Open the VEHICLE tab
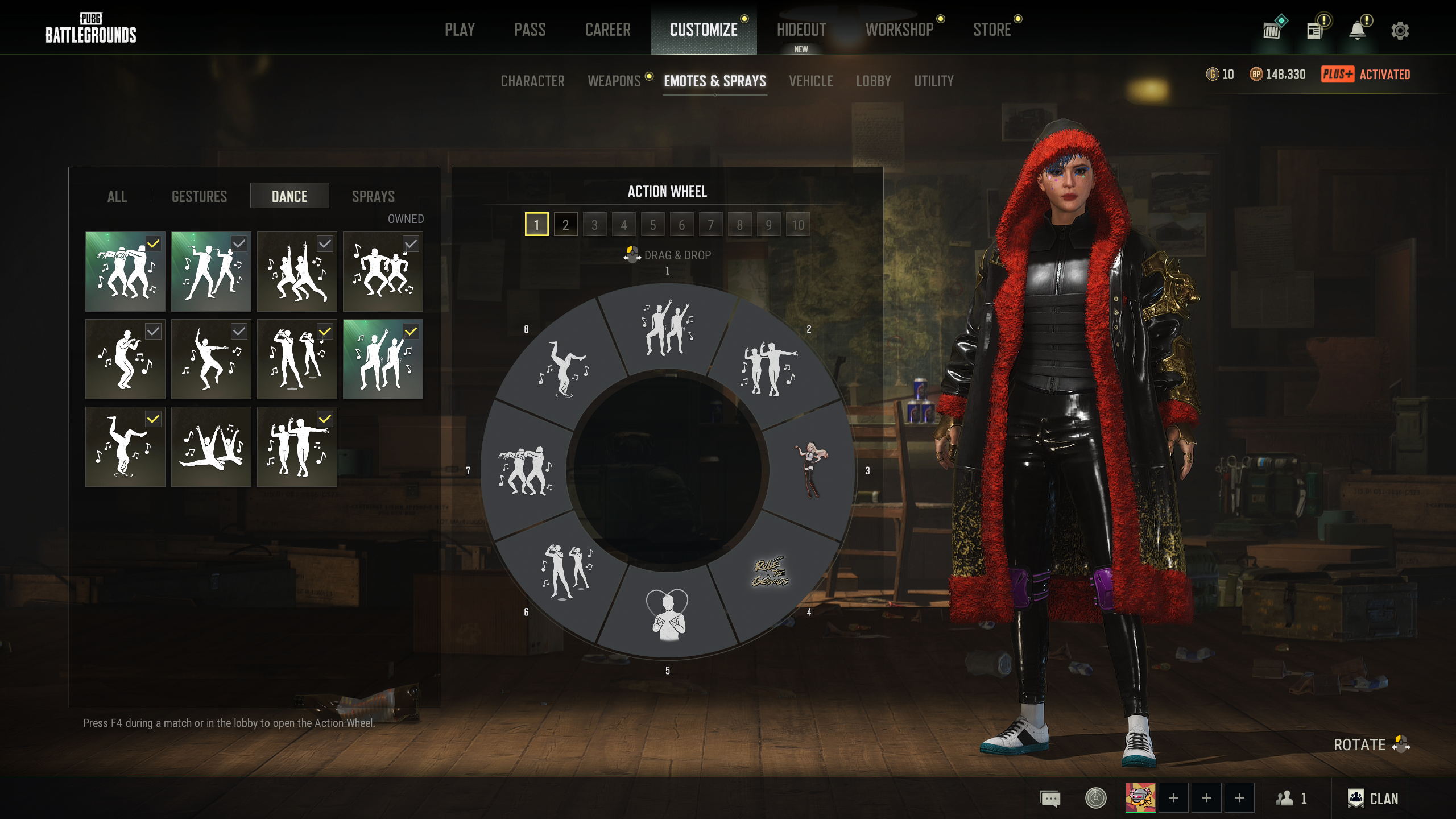The width and height of the screenshot is (1456, 819). 810,81
